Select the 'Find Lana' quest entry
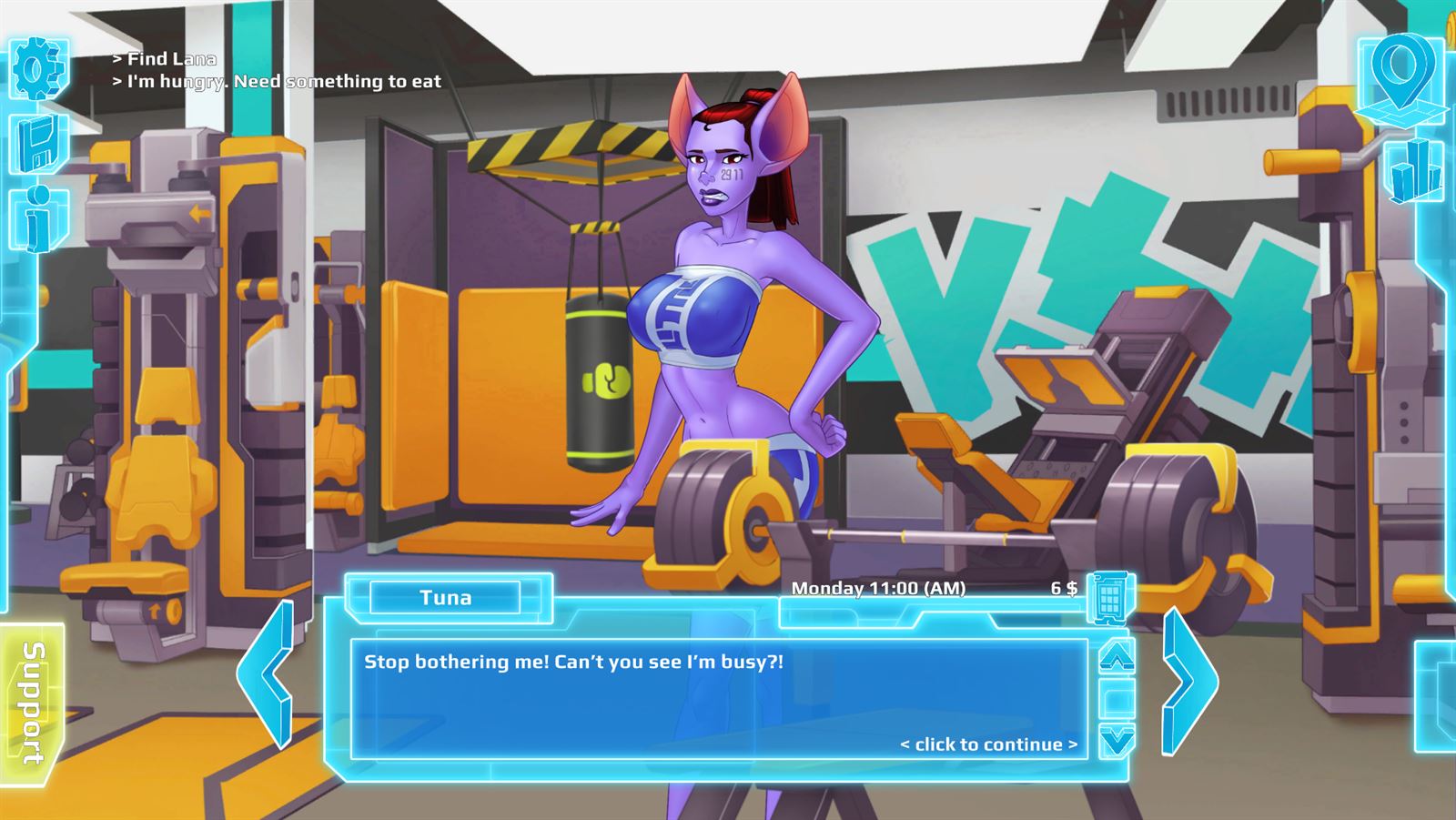This screenshot has width=1456, height=820. [165, 58]
